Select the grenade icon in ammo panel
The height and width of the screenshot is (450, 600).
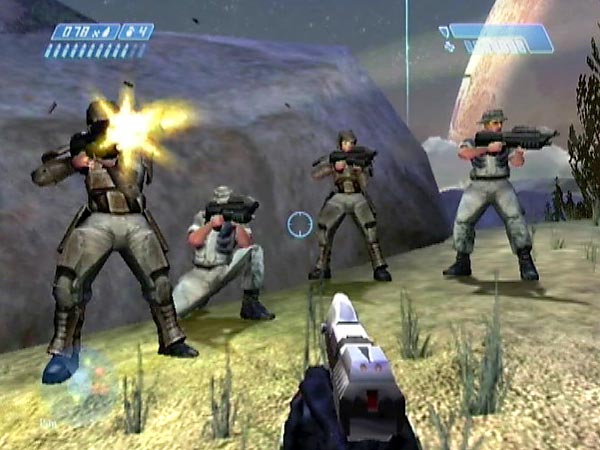pos(126,32)
